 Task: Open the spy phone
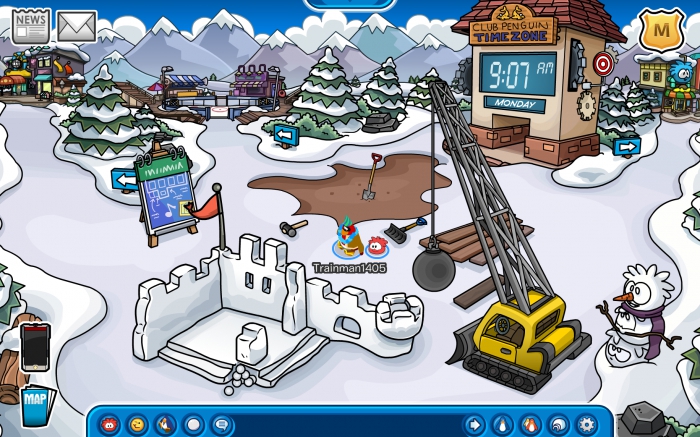(34, 346)
